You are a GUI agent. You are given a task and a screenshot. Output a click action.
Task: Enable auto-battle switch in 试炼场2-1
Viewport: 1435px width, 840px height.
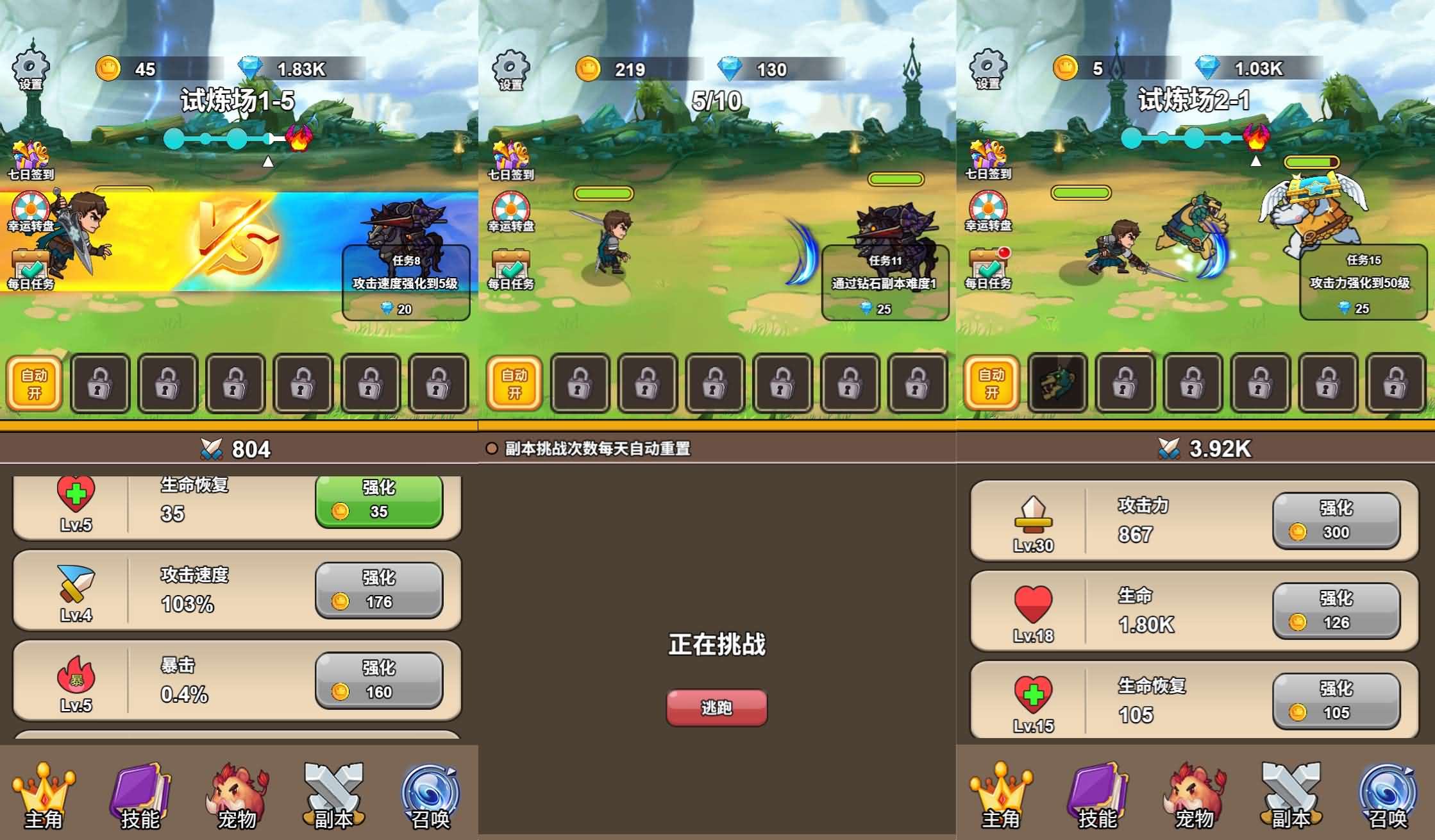tap(992, 383)
